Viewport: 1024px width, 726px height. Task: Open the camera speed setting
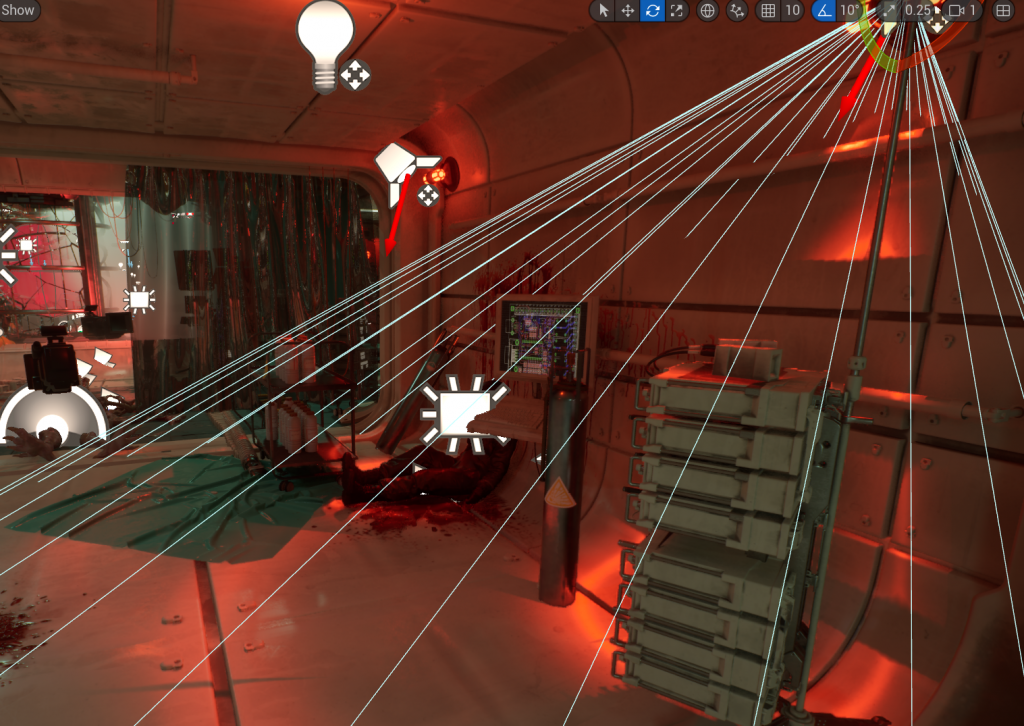tap(962, 11)
